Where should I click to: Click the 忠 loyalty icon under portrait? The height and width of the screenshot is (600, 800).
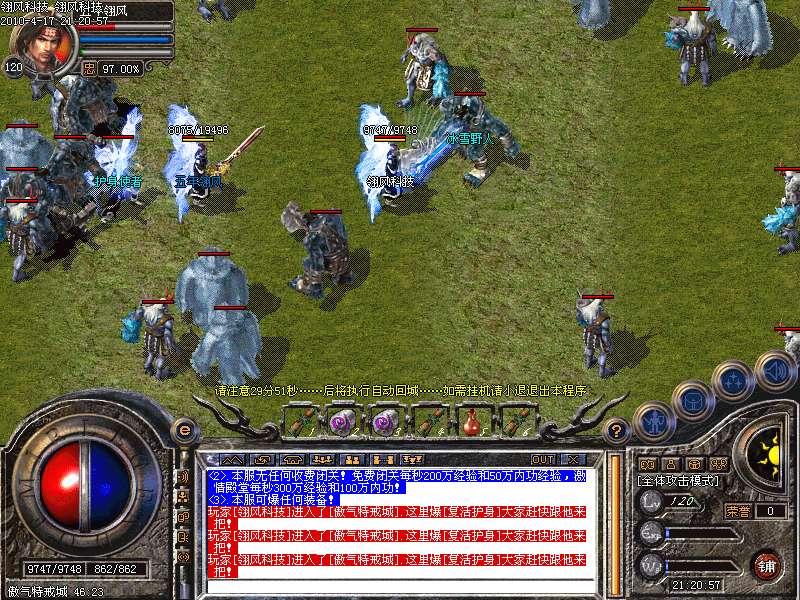coord(88,69)
